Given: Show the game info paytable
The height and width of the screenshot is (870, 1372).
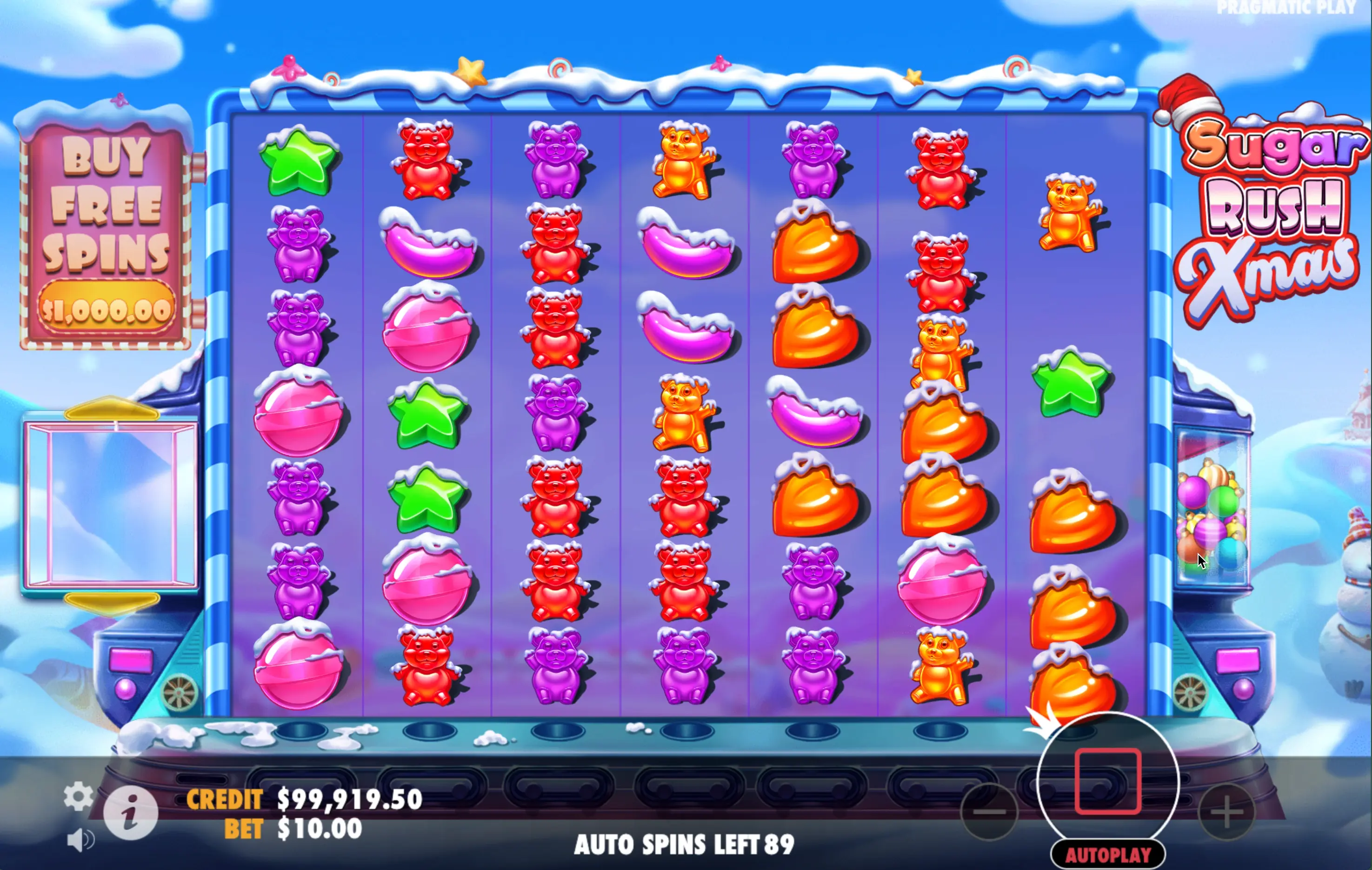Looking at the screenshot, I should tap(131, 813).
